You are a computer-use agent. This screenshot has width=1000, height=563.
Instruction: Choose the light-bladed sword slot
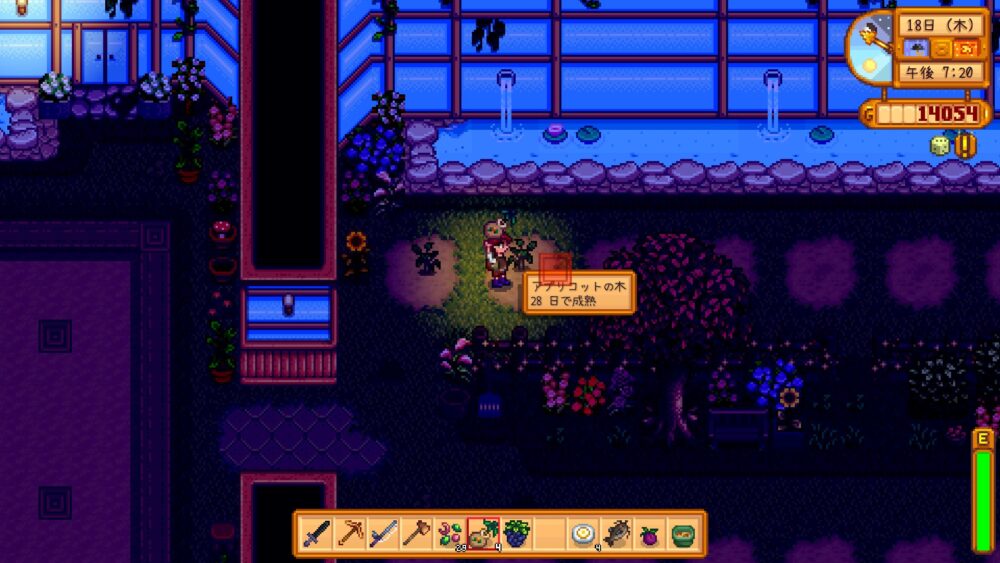pos(384,534)
